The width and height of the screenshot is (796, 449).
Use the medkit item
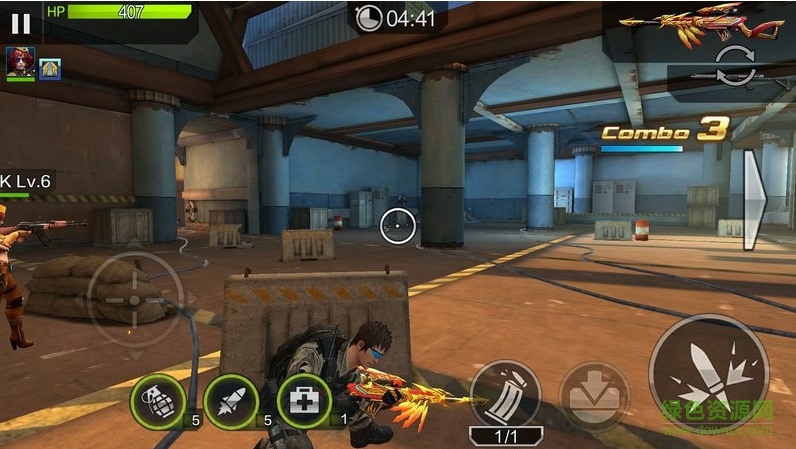coord(303,400)
